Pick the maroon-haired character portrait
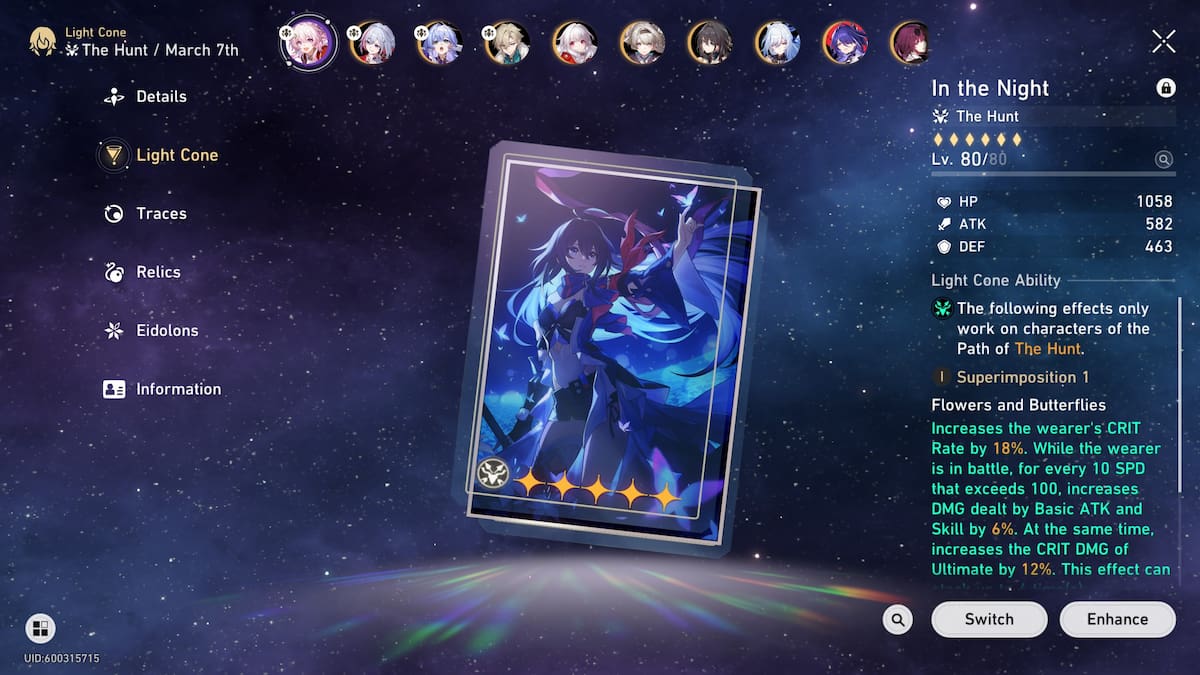Viewport: 1200px width, 675px height. point(911,43)
